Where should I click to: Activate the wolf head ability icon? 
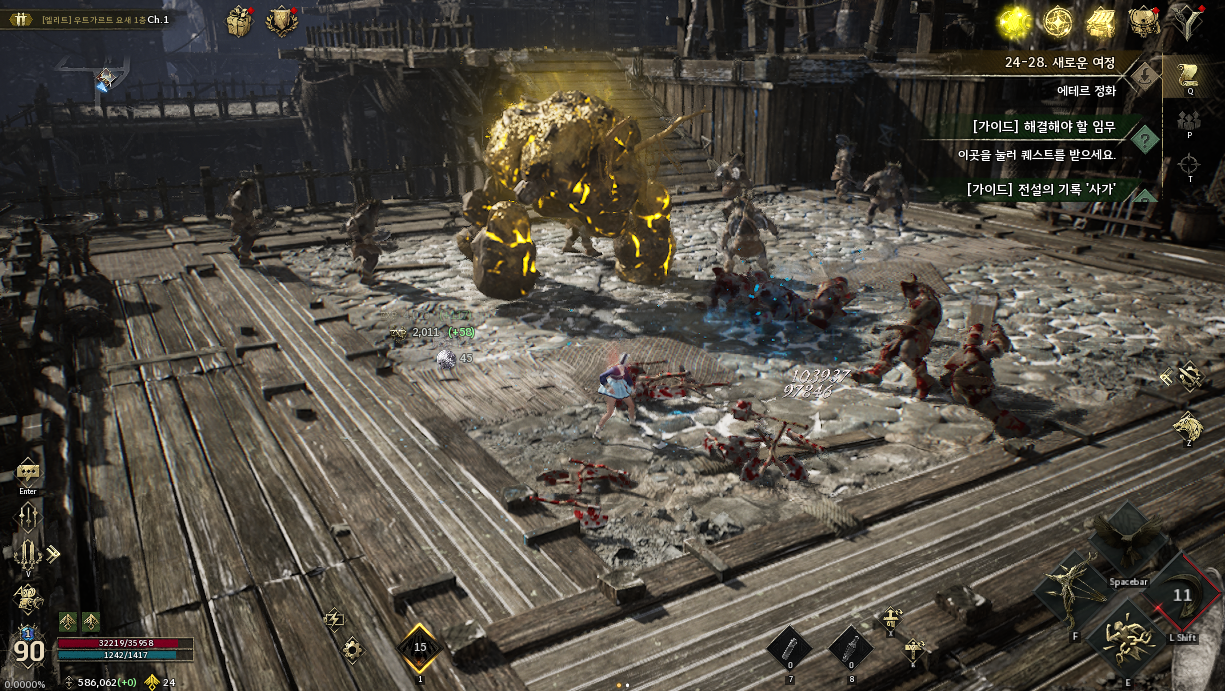click(x=1188, y=427)
